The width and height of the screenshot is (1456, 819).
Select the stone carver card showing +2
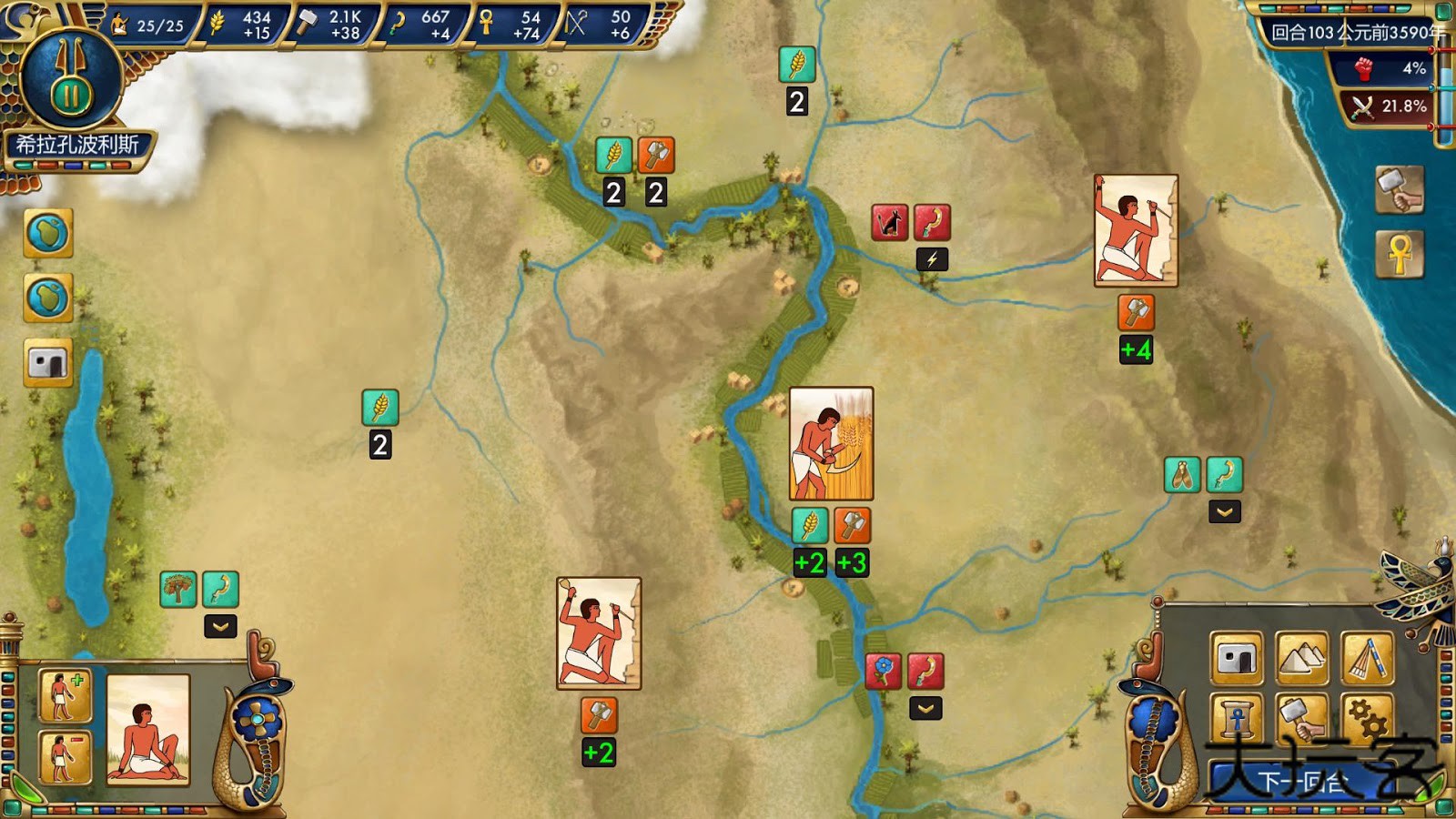(x=599, y=633)
